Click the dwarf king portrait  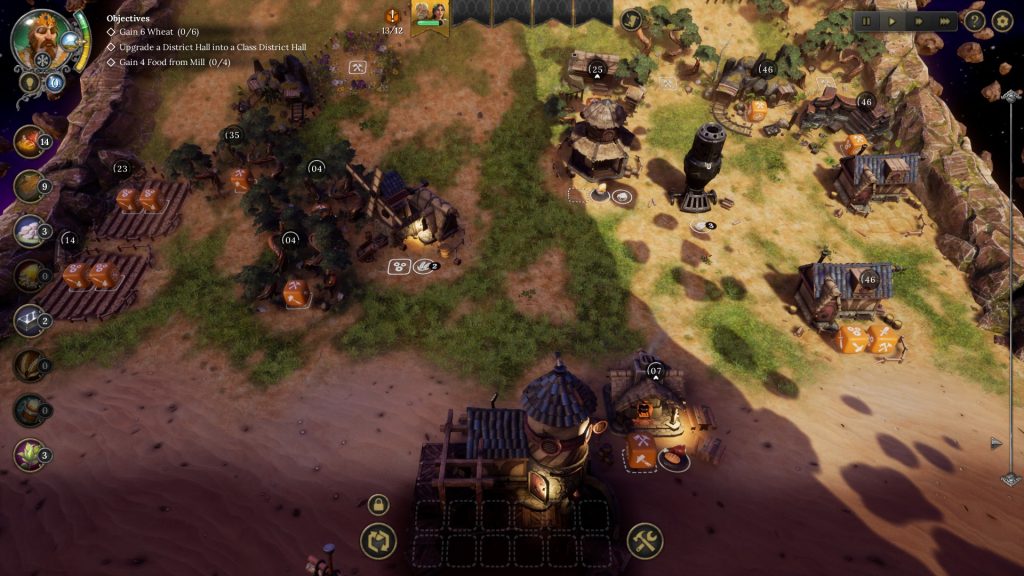[40, 39]
